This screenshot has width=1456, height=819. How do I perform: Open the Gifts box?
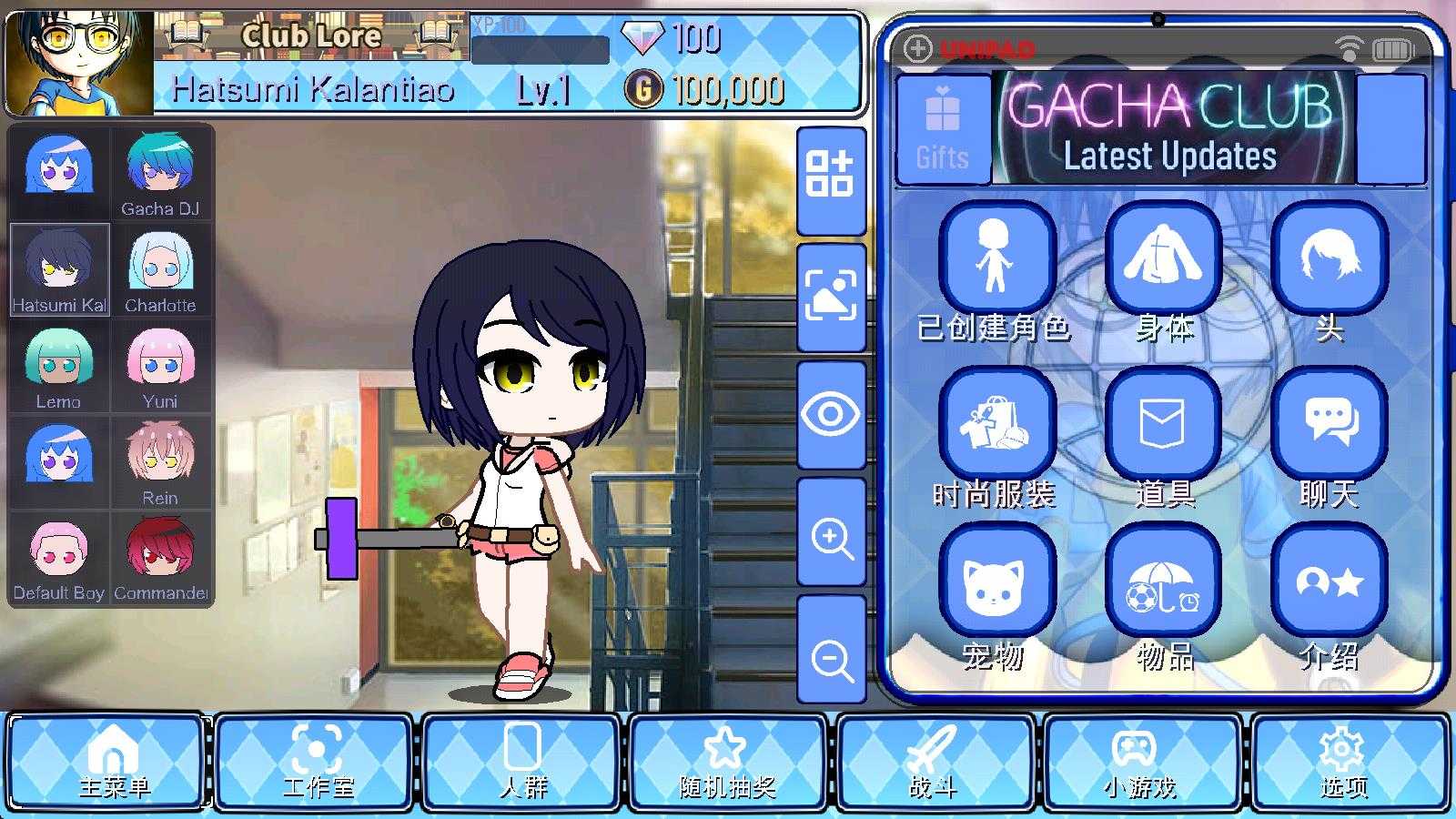943,130
